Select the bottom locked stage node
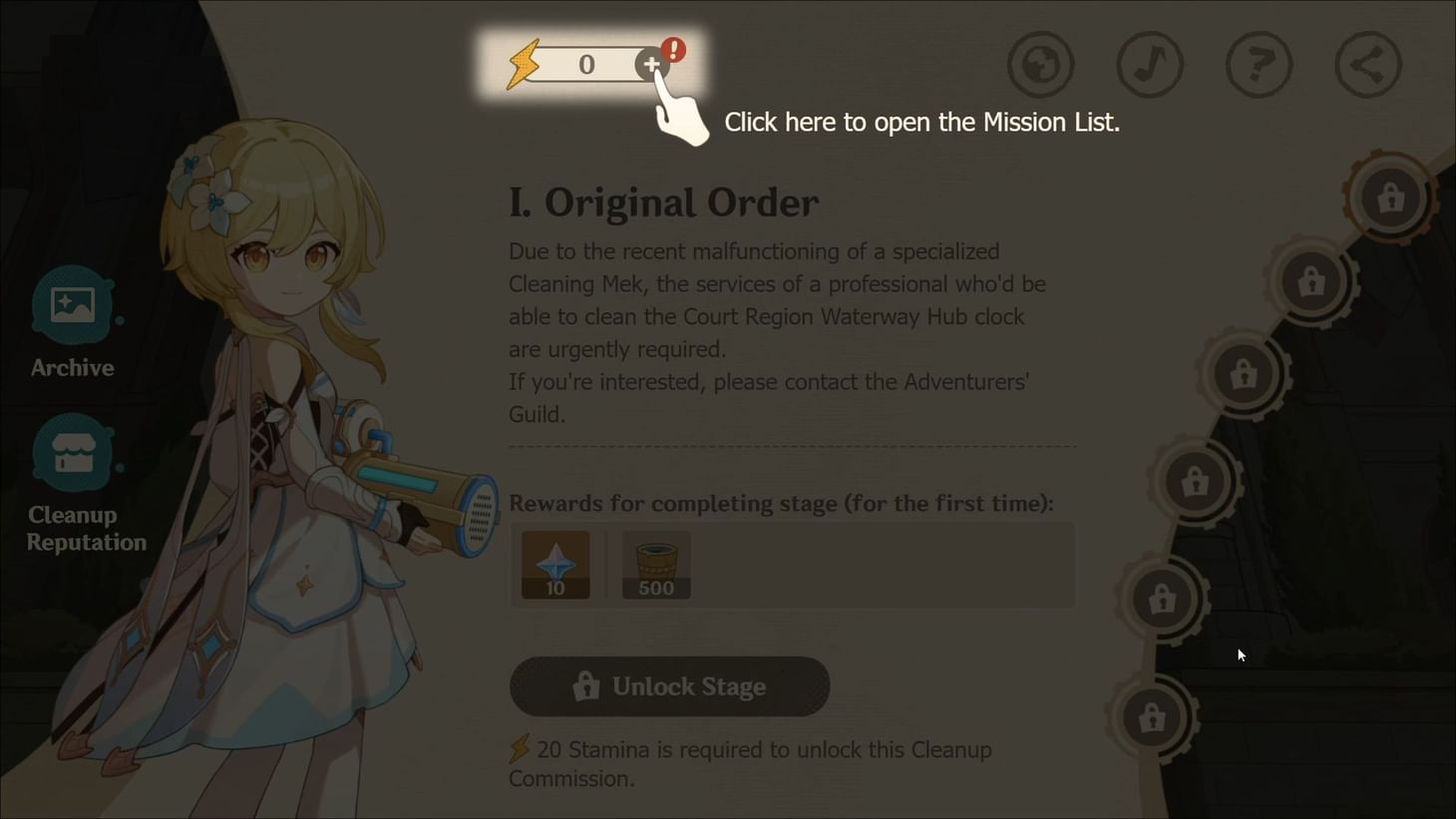 (1152, 716)
